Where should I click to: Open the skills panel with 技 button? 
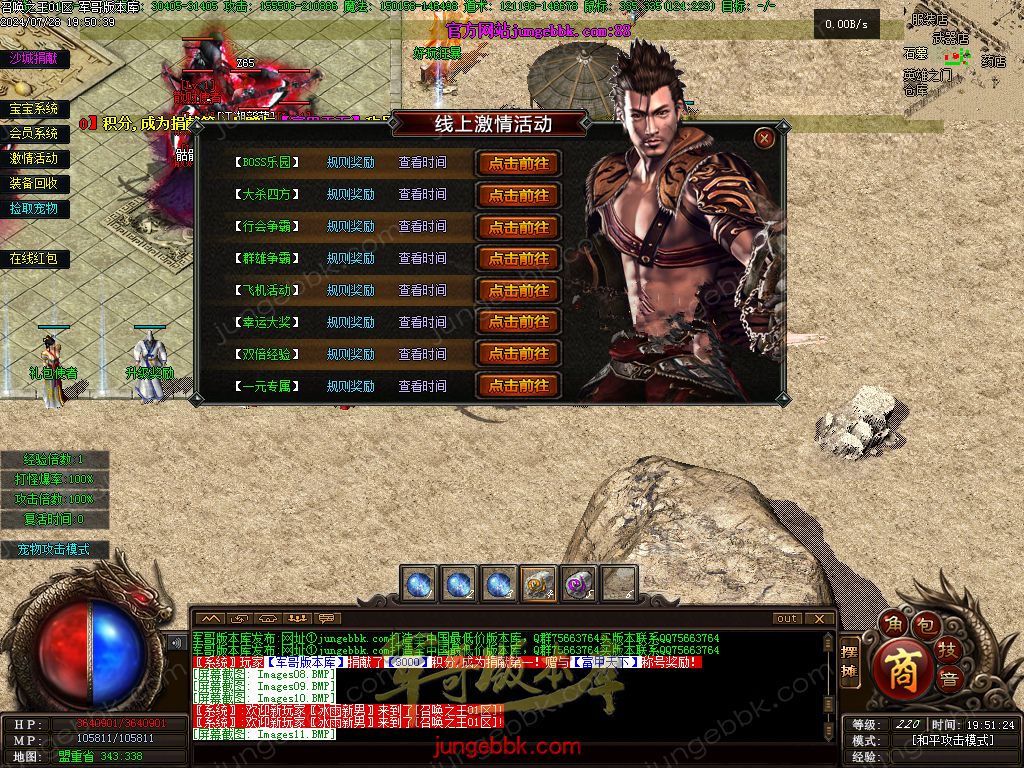(x=947, y=651)
